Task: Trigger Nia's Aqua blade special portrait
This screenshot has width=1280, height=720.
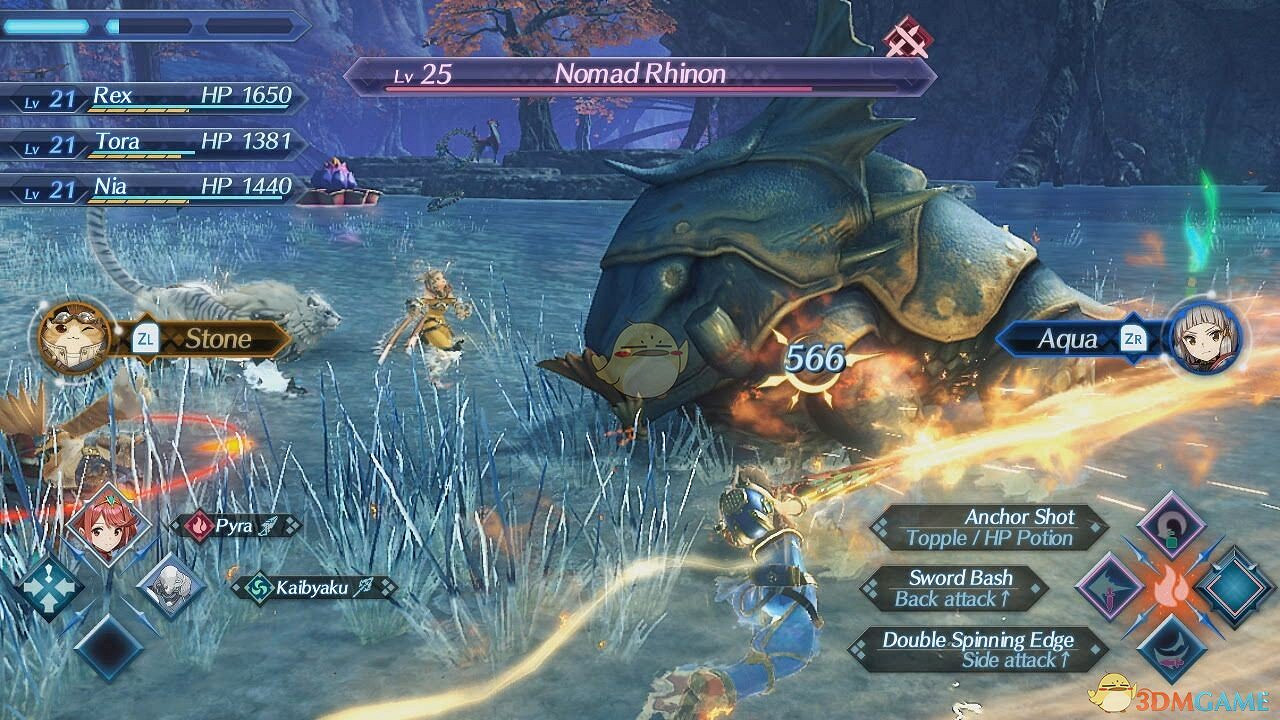Action: click(x=1204, y=337)
